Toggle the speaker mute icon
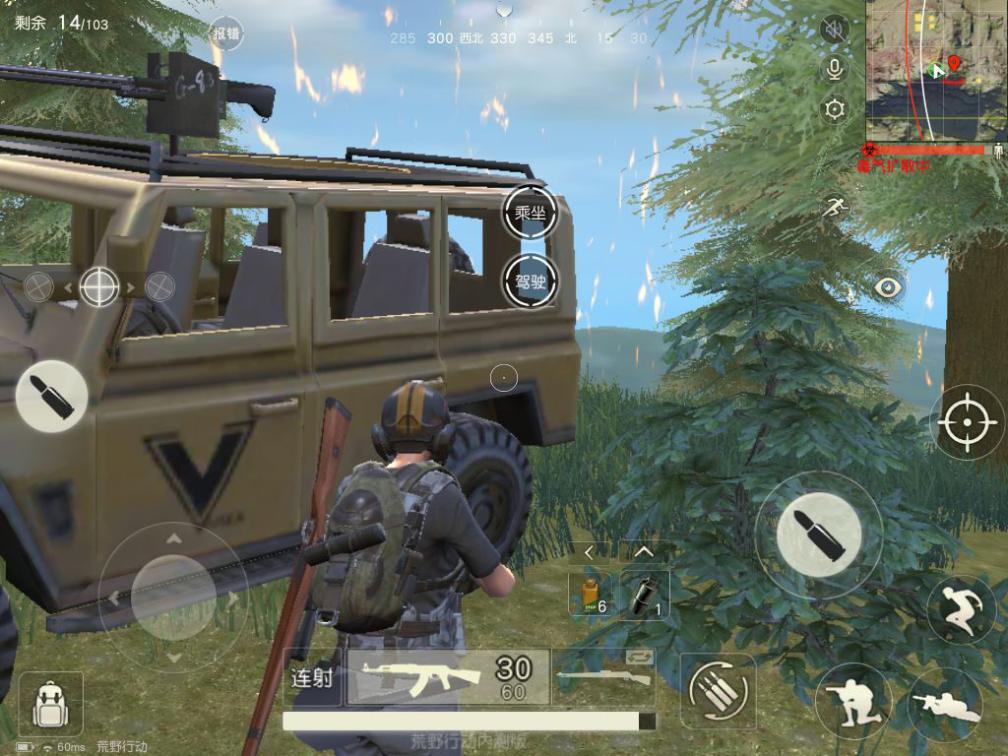The height and width of the screenshot is (756, 1008). 833,30
